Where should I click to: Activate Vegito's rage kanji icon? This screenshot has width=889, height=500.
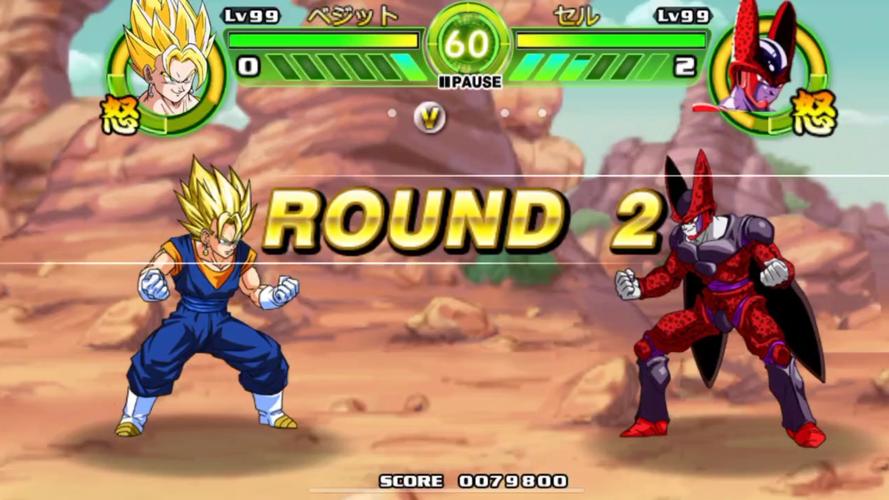pos(120,113)
